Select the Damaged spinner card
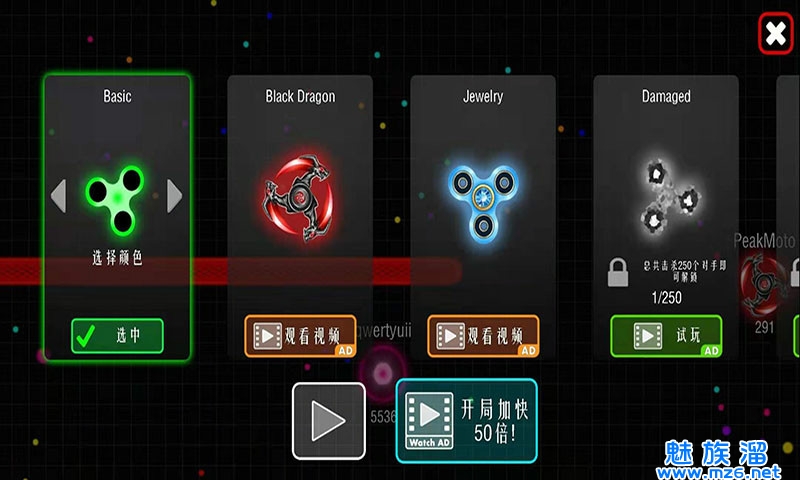This screenshot has height=480, width=800. (666, 190)
